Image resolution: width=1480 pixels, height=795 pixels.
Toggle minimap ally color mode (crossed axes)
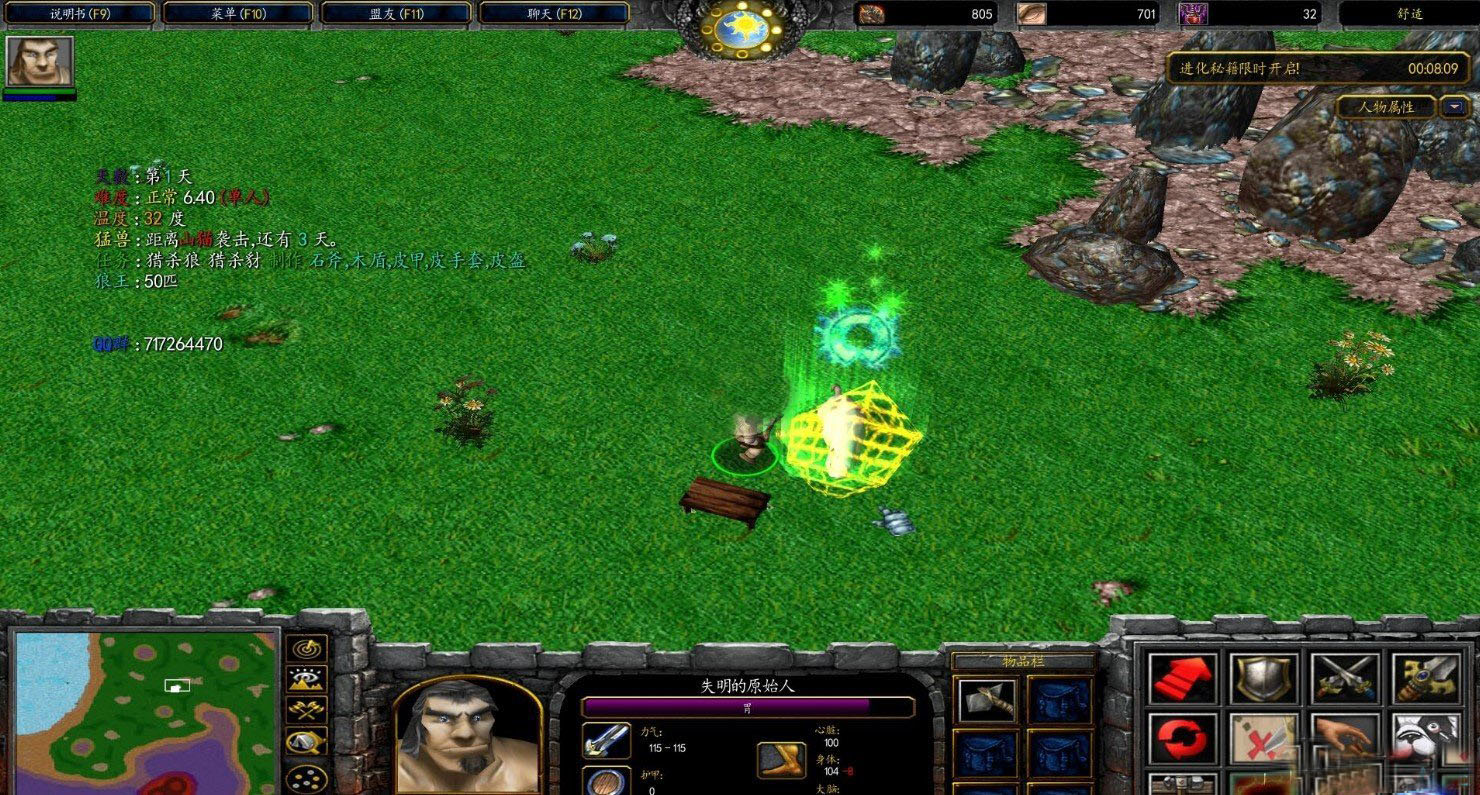(307, 711)
